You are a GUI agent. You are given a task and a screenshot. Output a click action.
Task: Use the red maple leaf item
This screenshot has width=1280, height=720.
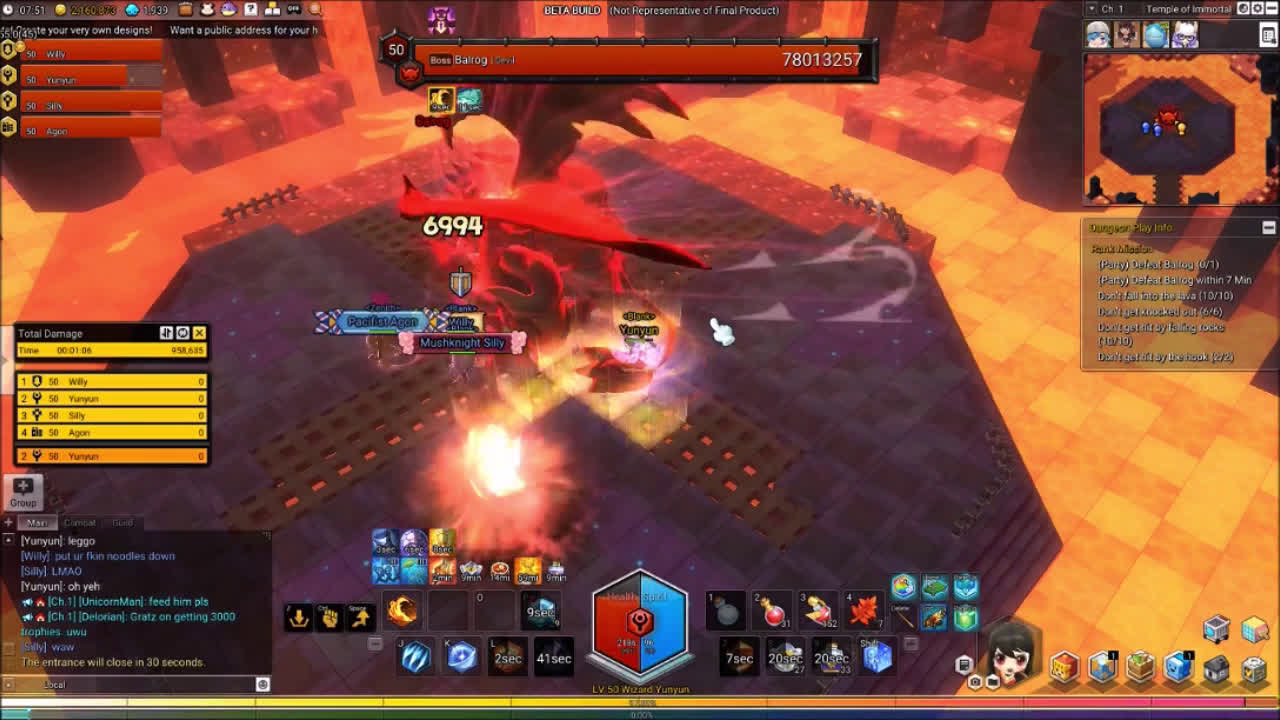tap(863, 610)
